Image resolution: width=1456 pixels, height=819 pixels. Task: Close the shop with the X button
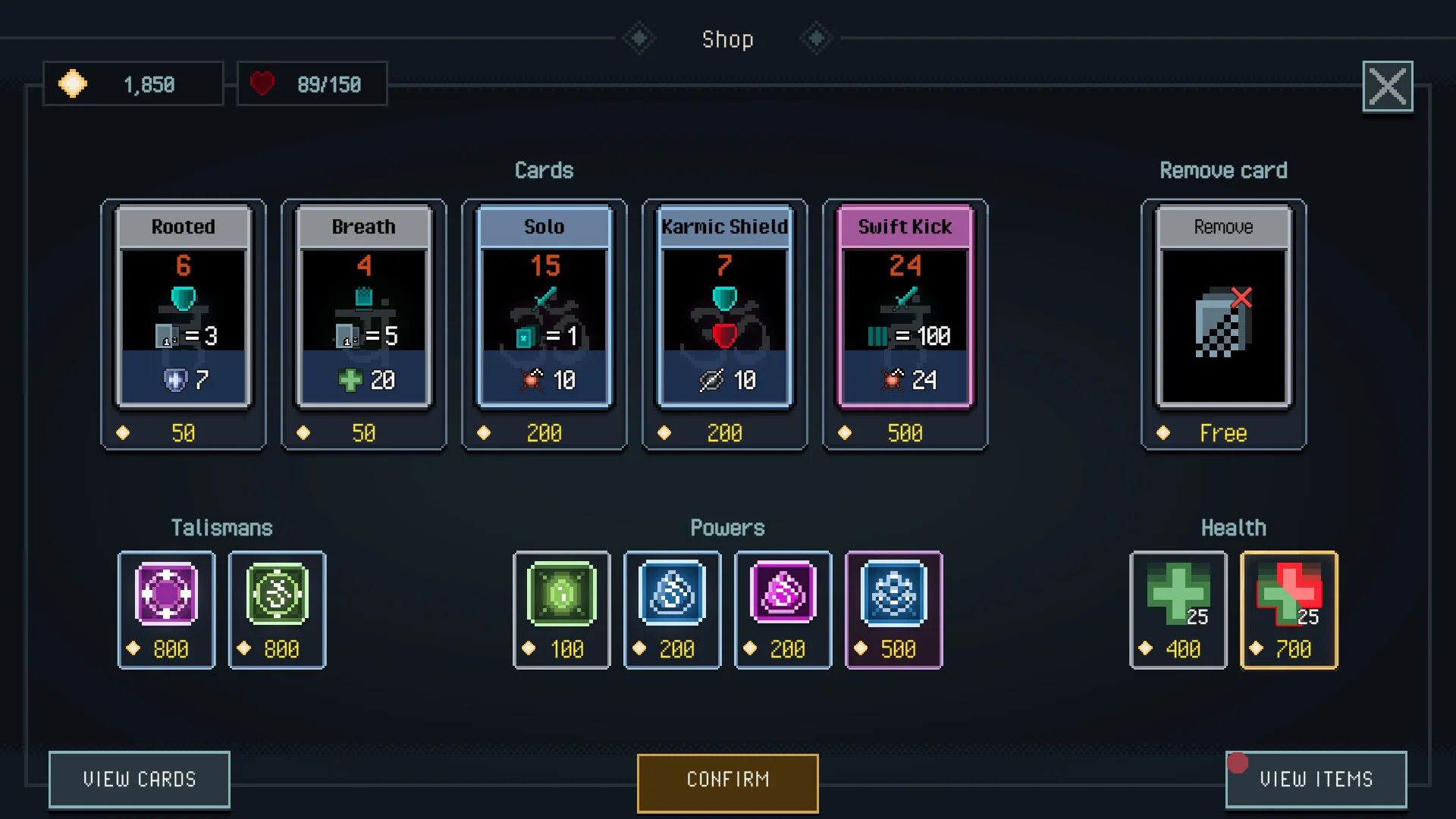click(1387, 86)
